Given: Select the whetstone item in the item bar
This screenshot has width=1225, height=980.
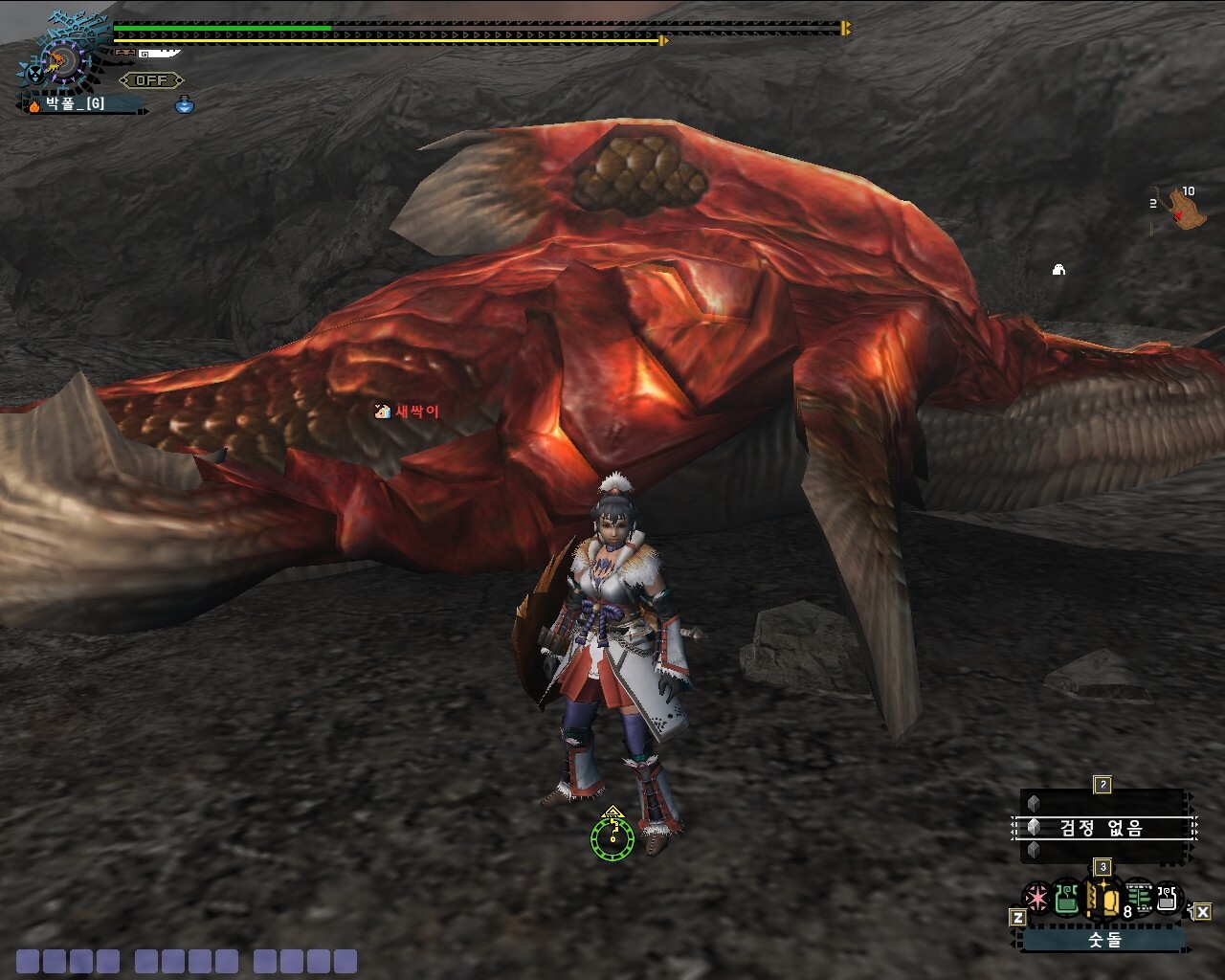Looking at the screenshot, I should pos(1102,900).
